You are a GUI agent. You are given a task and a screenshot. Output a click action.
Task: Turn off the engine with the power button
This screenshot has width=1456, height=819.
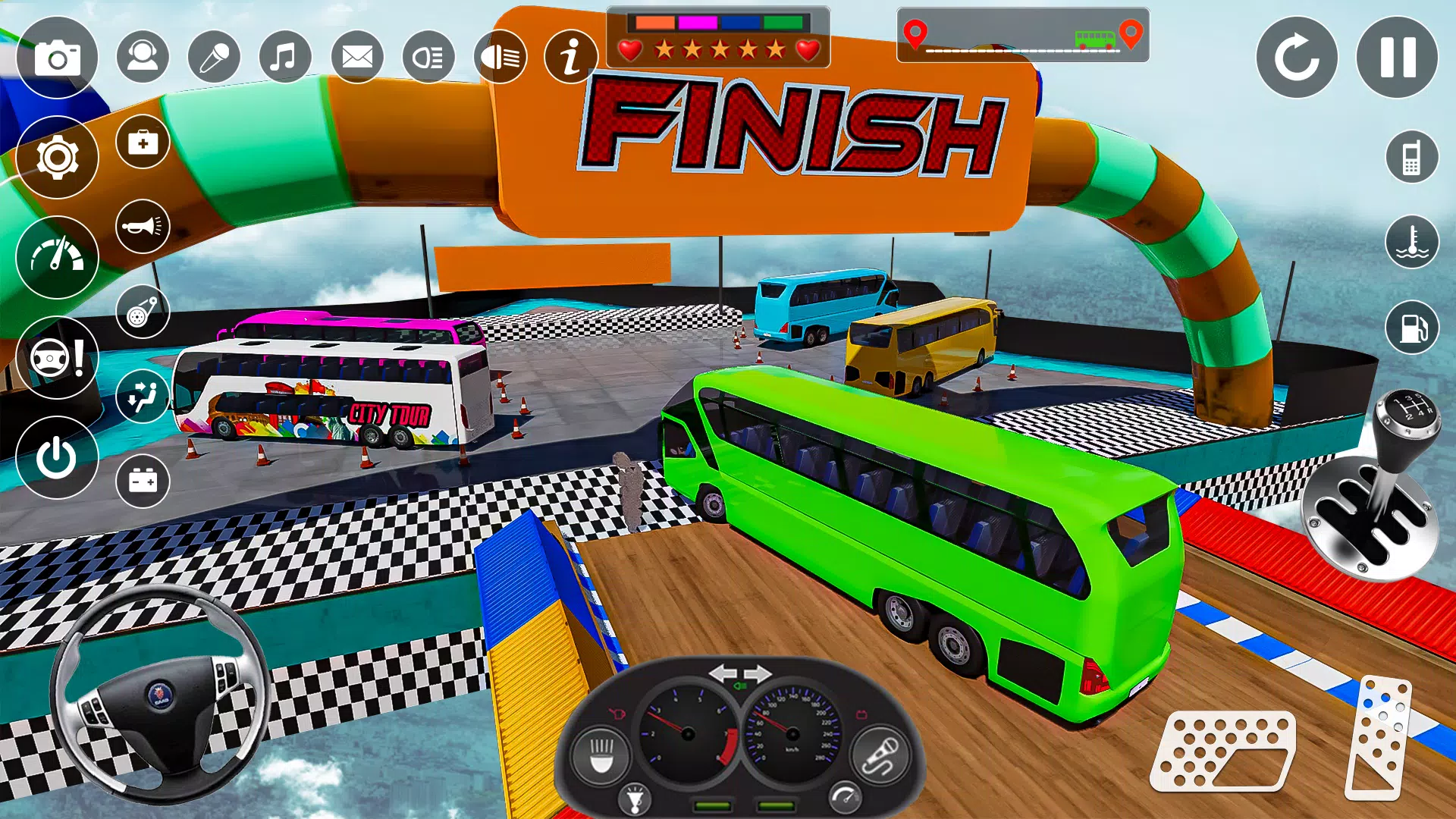click(57, 457)
